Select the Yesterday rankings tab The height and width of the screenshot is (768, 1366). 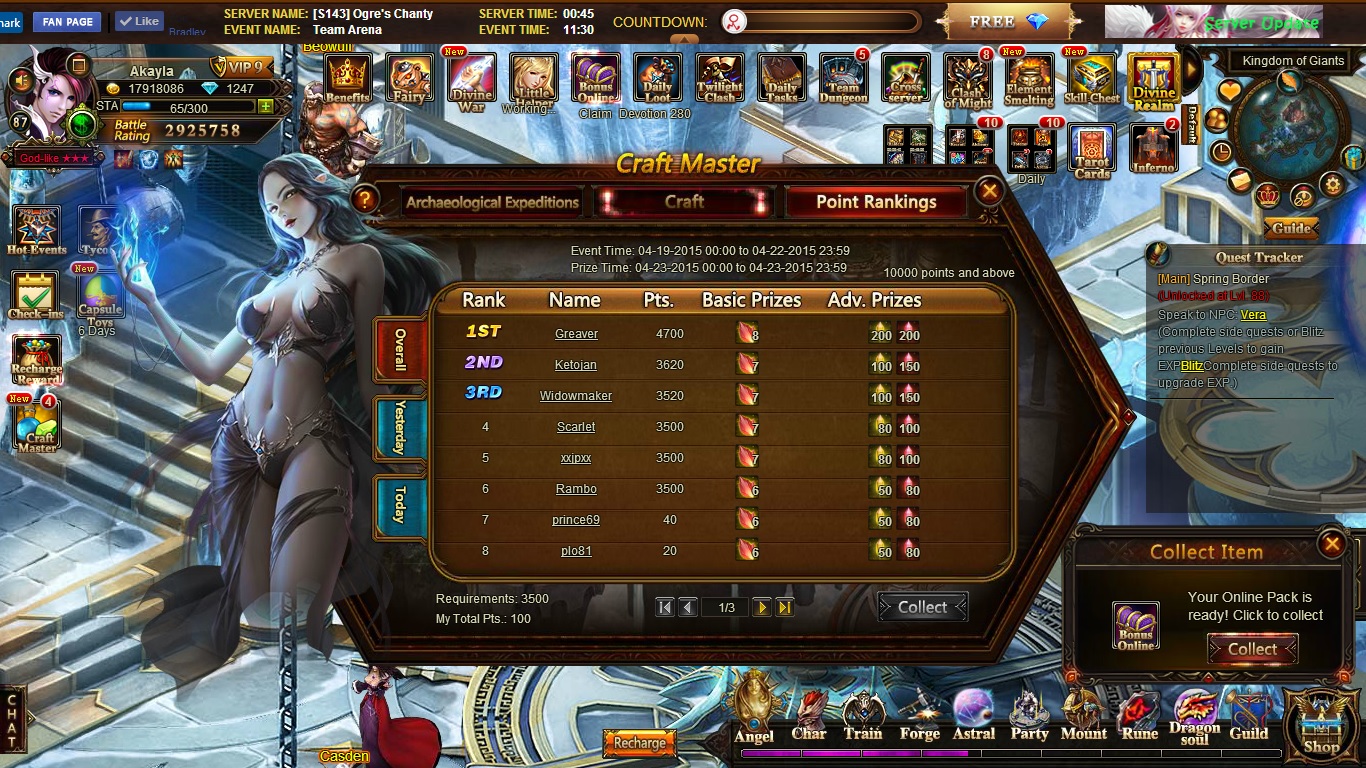click(x=400, y=428)
